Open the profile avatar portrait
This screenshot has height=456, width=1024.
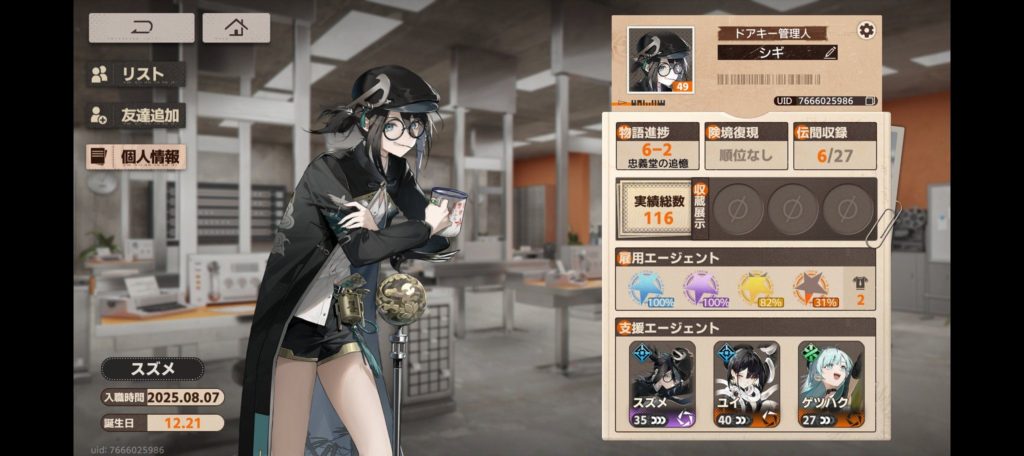660,60
